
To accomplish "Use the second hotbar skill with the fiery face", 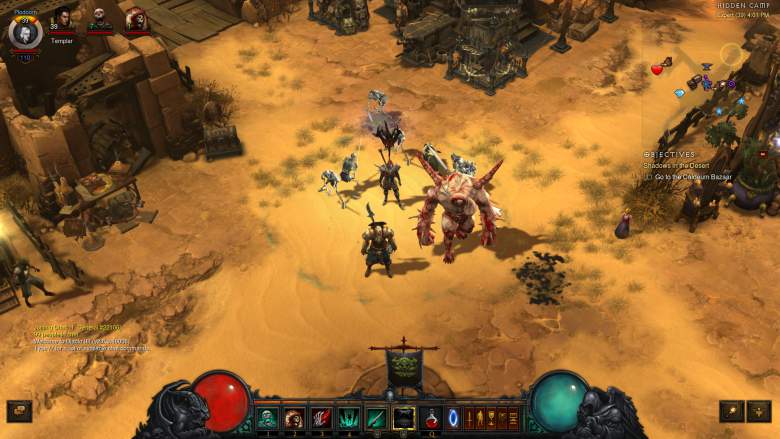I will [x=295, y=418].
